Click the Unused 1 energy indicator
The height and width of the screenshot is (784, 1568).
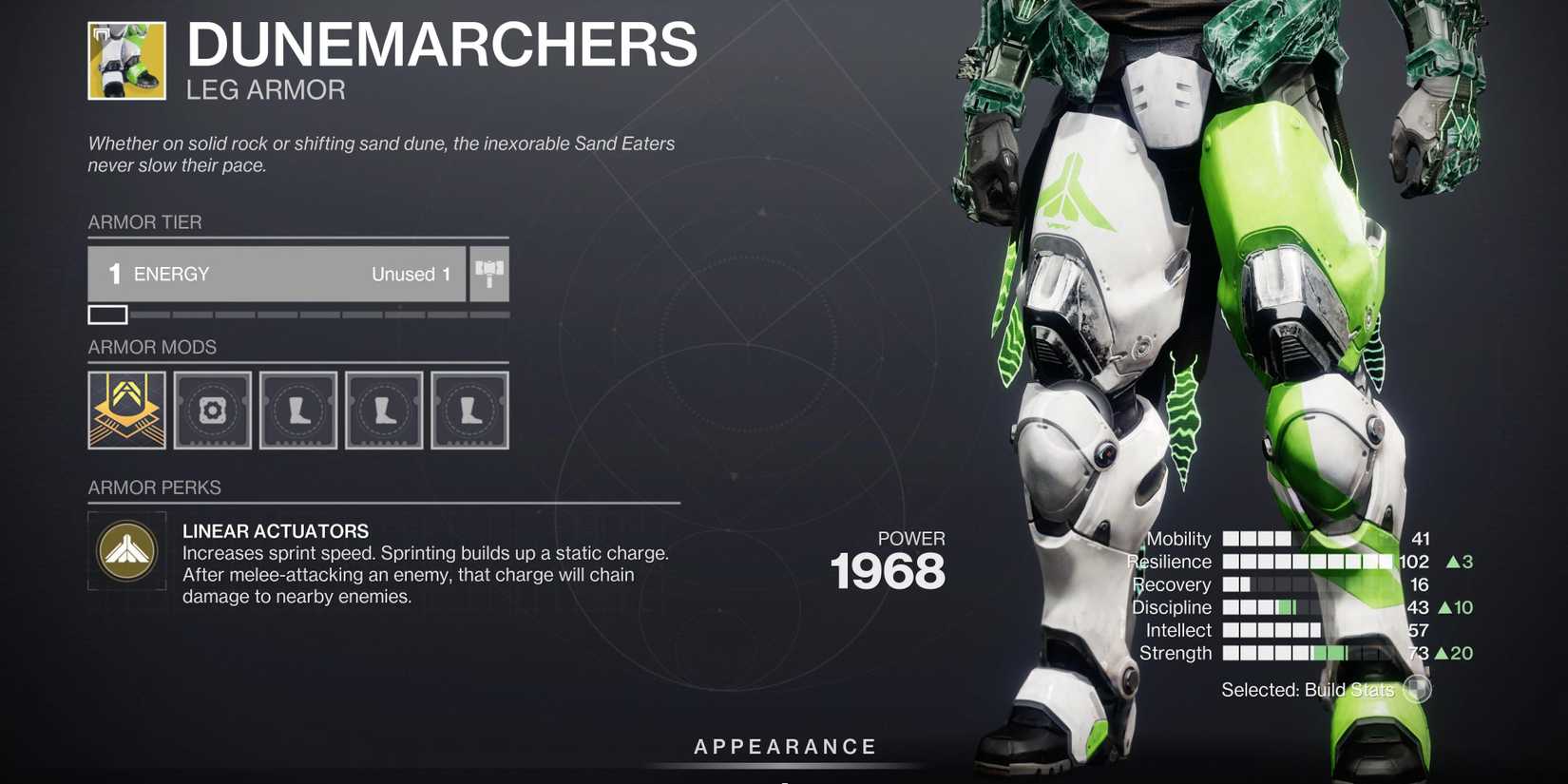(411, 274)
